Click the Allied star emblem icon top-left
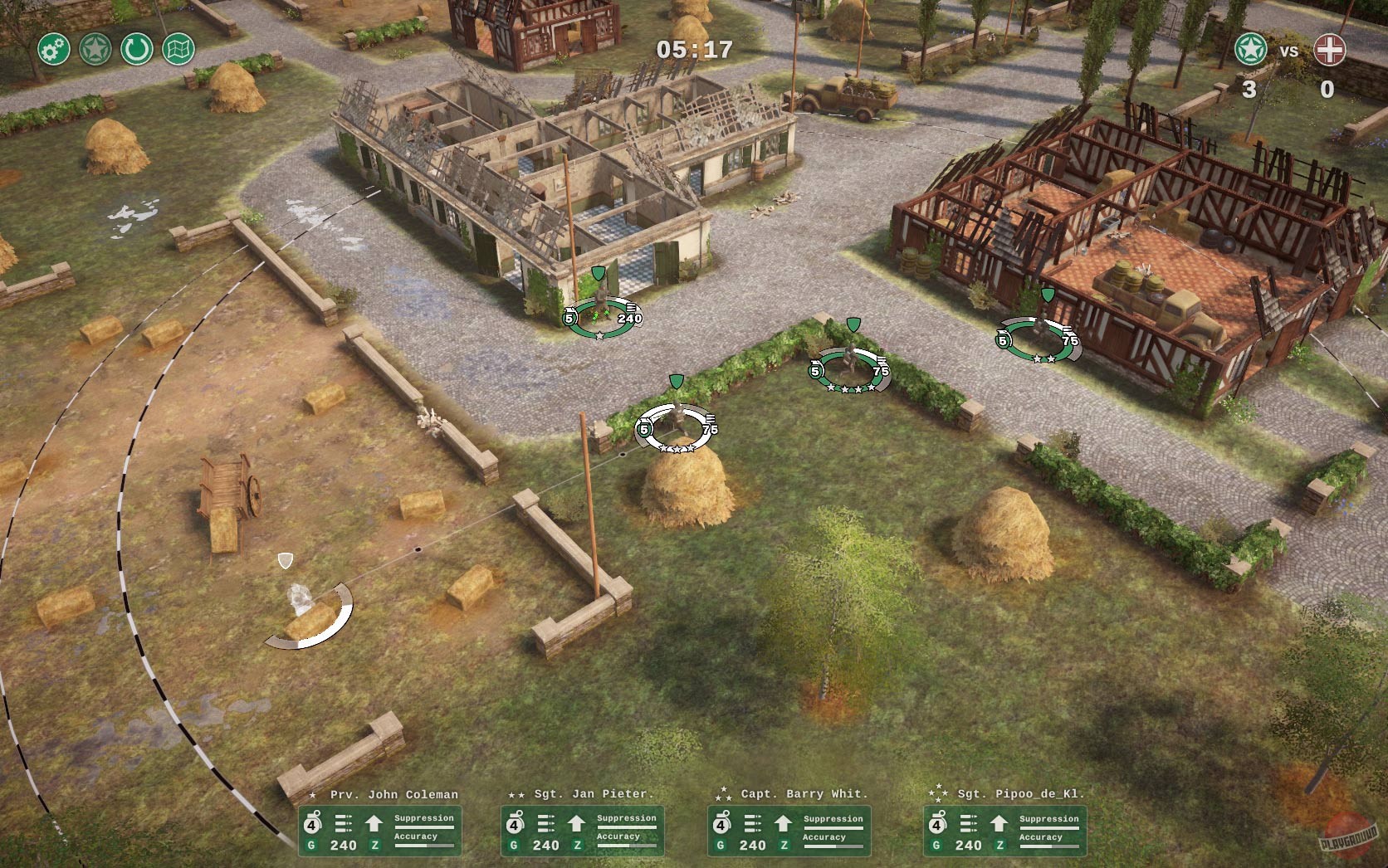Viewport: 1388px width, 868px height. [94, 49]
